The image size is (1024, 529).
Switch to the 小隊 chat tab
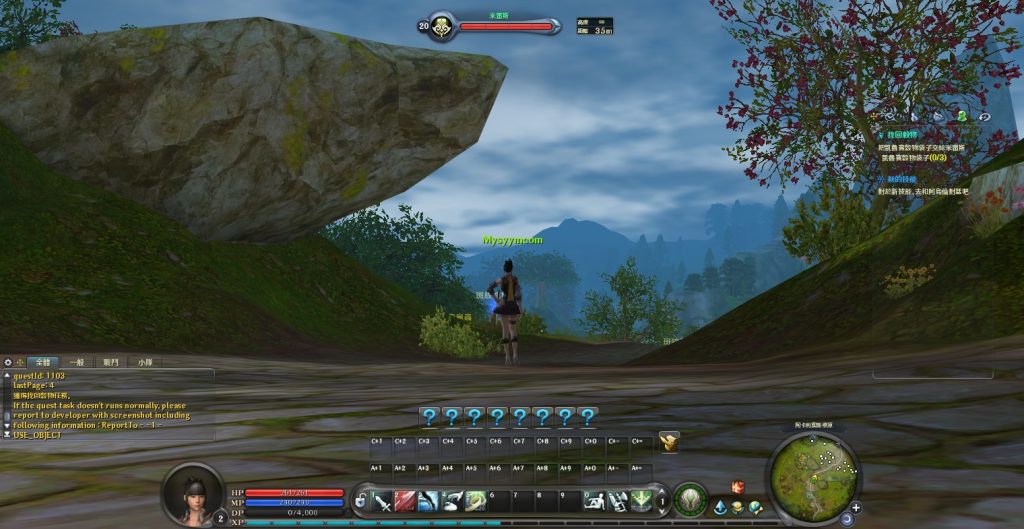(145, 362)
